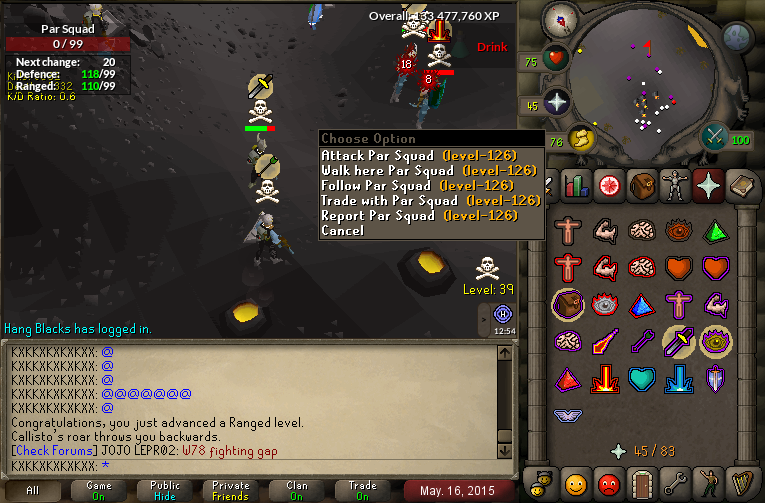Image resolution: width=765 pixels, height=503 pixels.
Task: Open the Logout door tab
Action: coord(640,482)
